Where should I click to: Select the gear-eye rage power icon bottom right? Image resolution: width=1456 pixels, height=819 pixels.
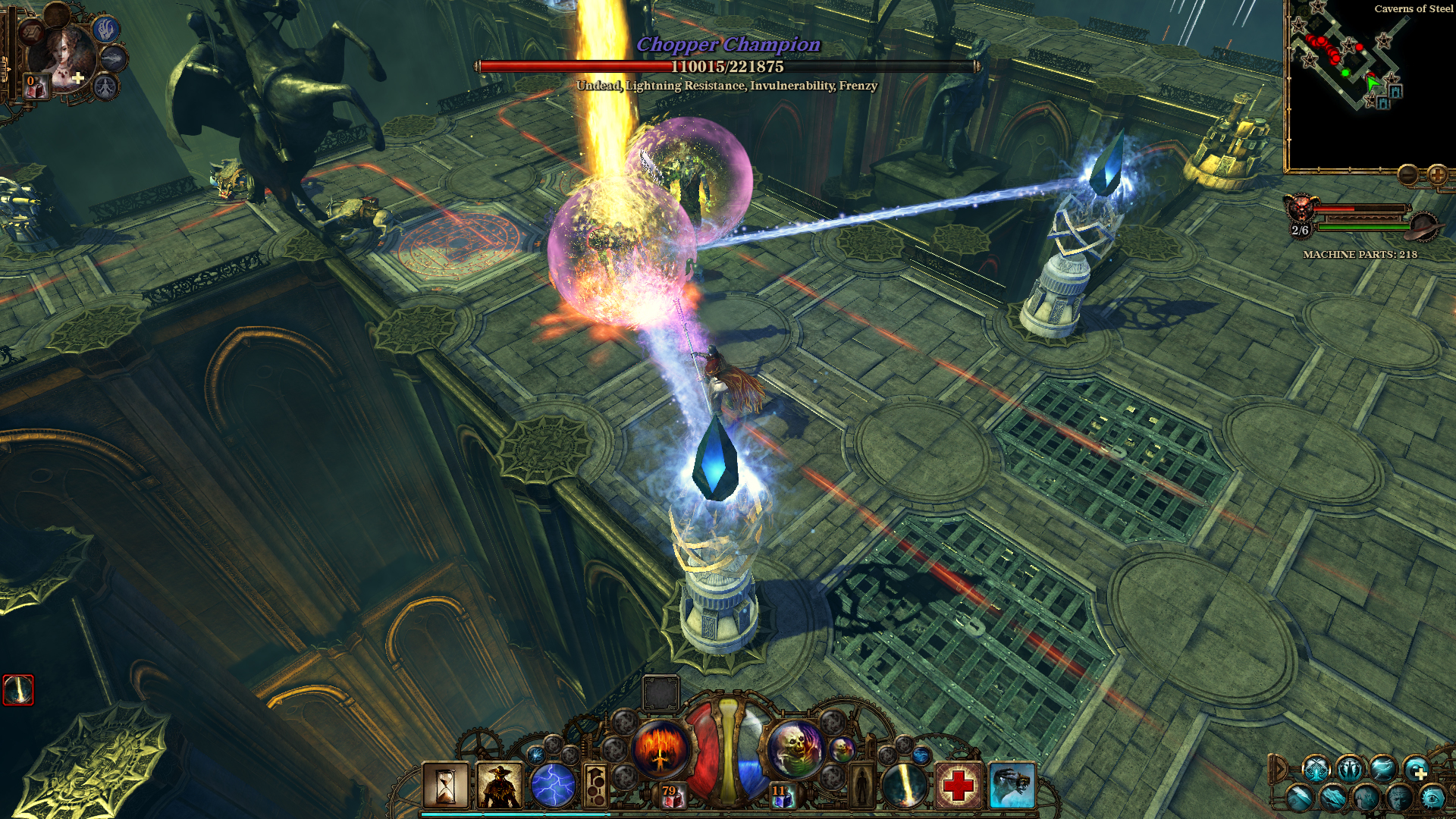click(x=1433, y=798)
